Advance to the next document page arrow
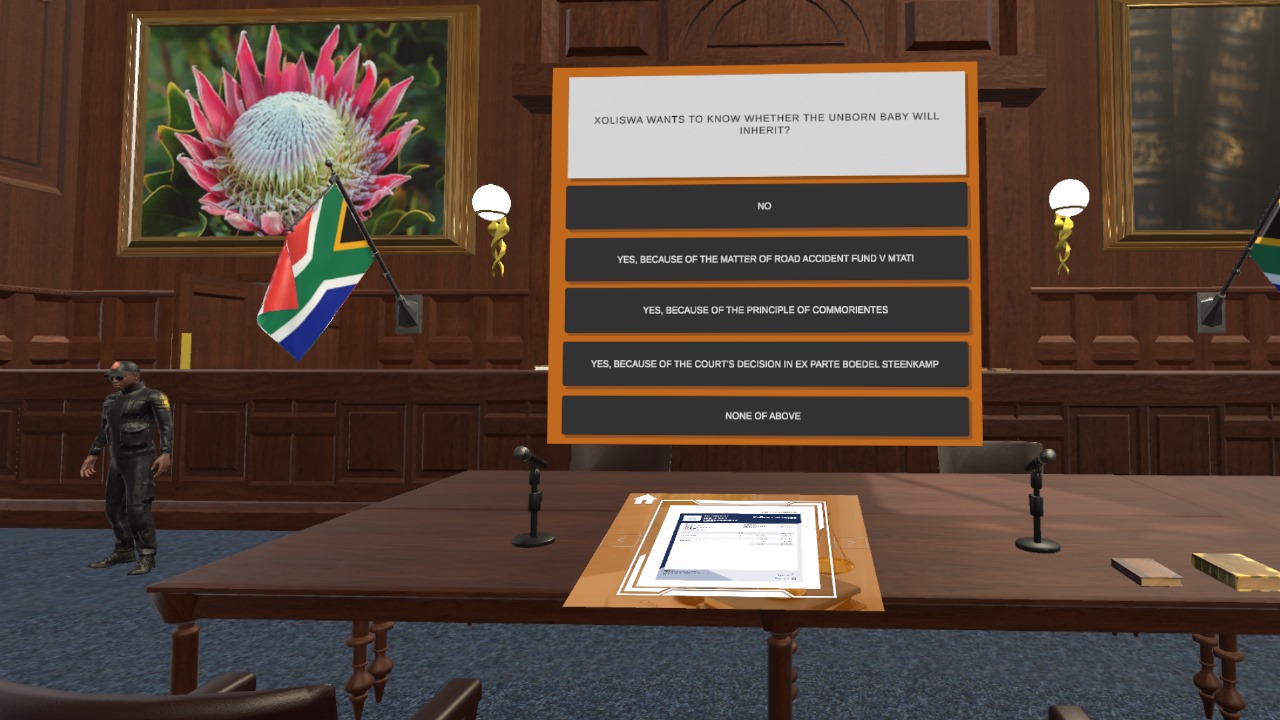The image size is (1280, 720). point(850,544)
